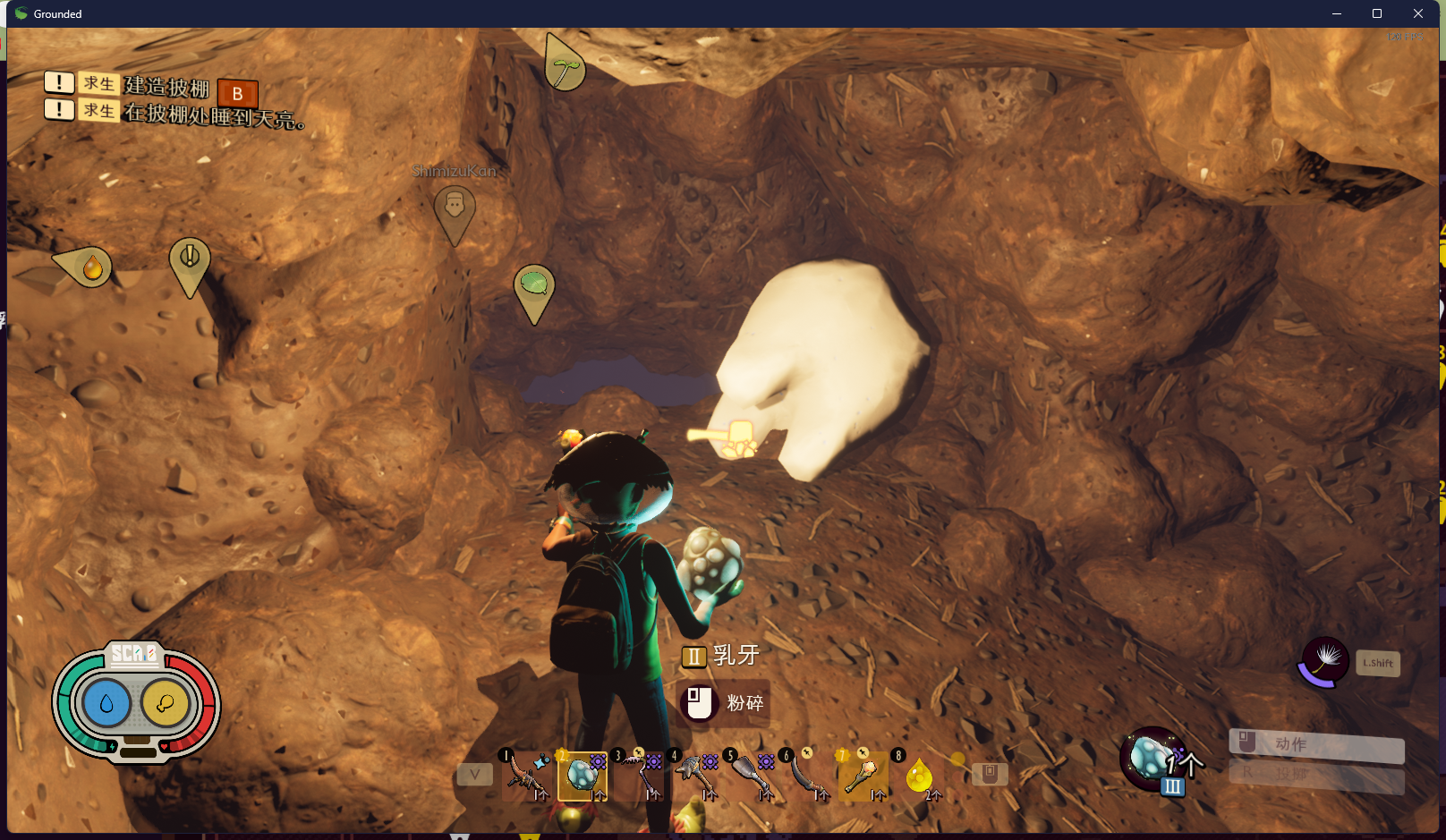Select the spotted rock hammer in slot 2
Viewport: 1446px width, 840px height.
[583, 776]
